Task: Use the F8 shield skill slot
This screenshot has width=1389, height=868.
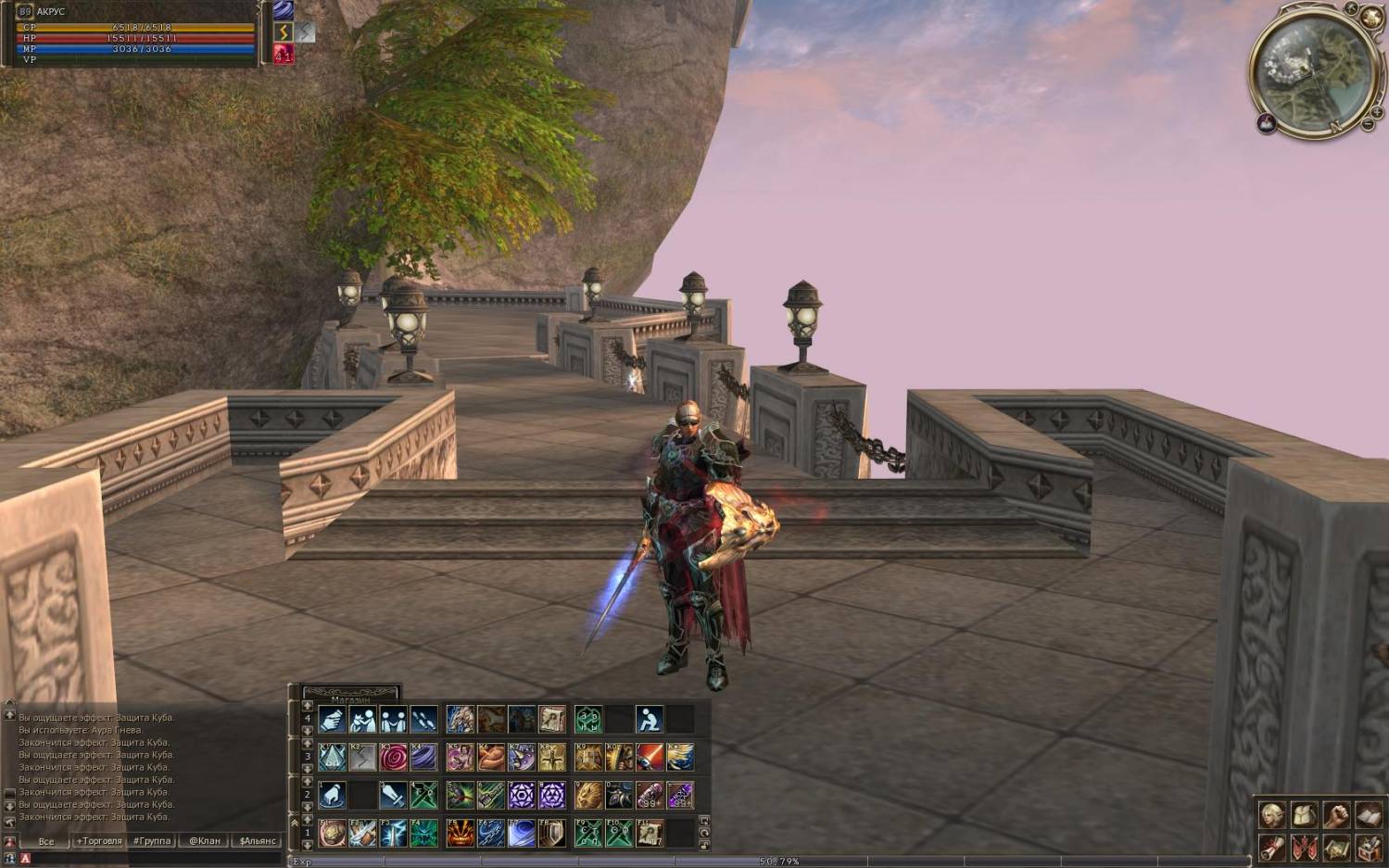Action: [x=552, y=833]
